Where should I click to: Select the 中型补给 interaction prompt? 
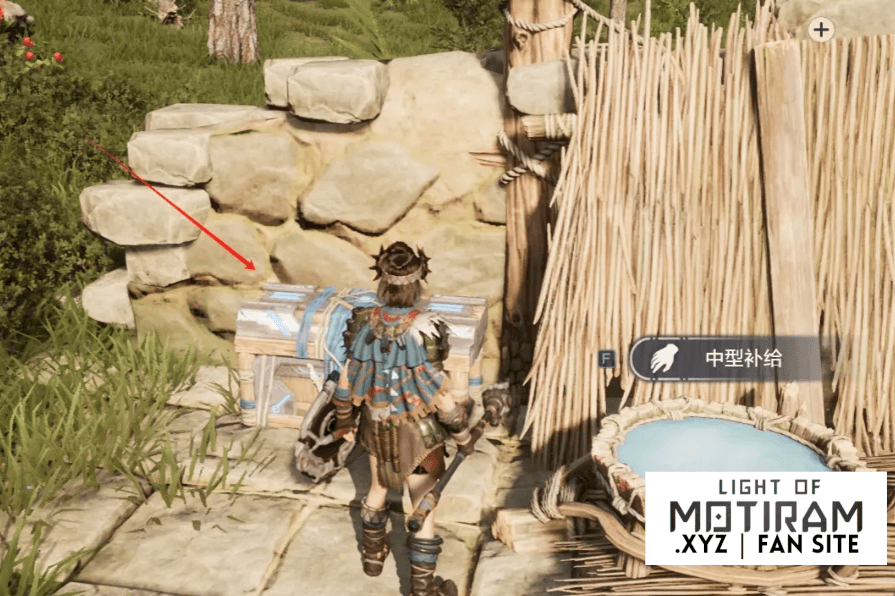tap(729, 358)
